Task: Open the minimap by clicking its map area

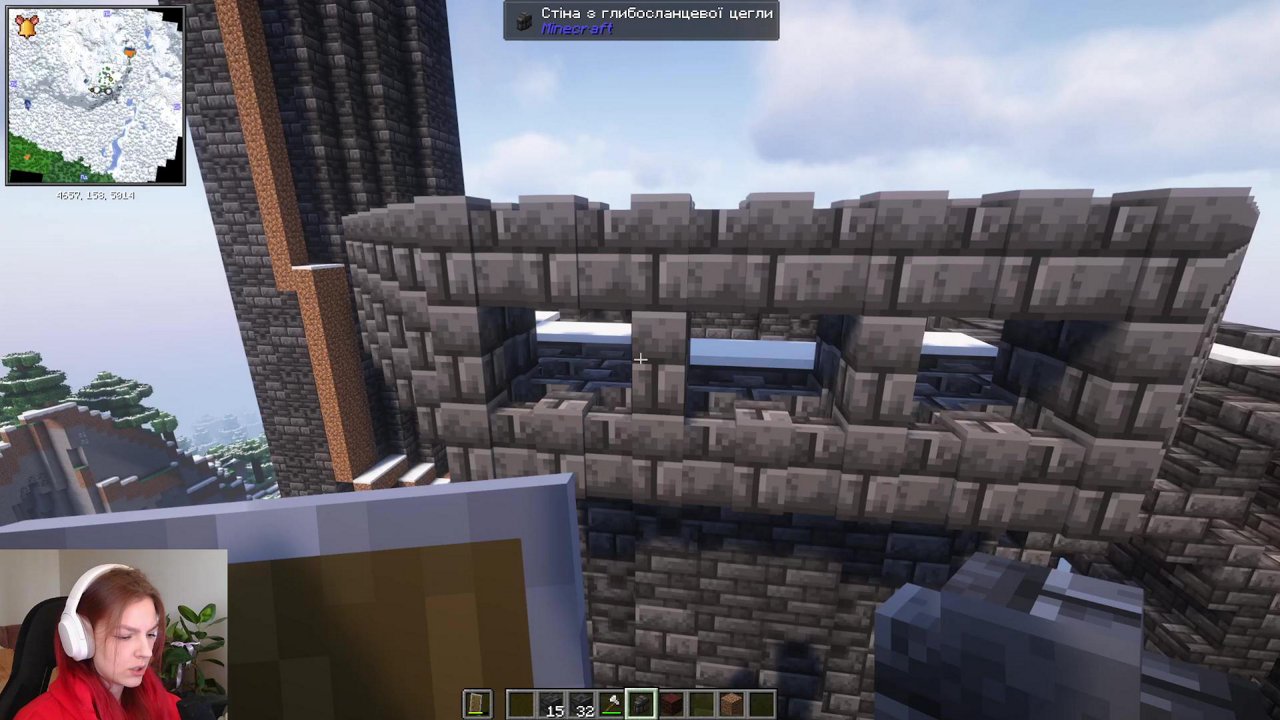Action: [97, 97]
